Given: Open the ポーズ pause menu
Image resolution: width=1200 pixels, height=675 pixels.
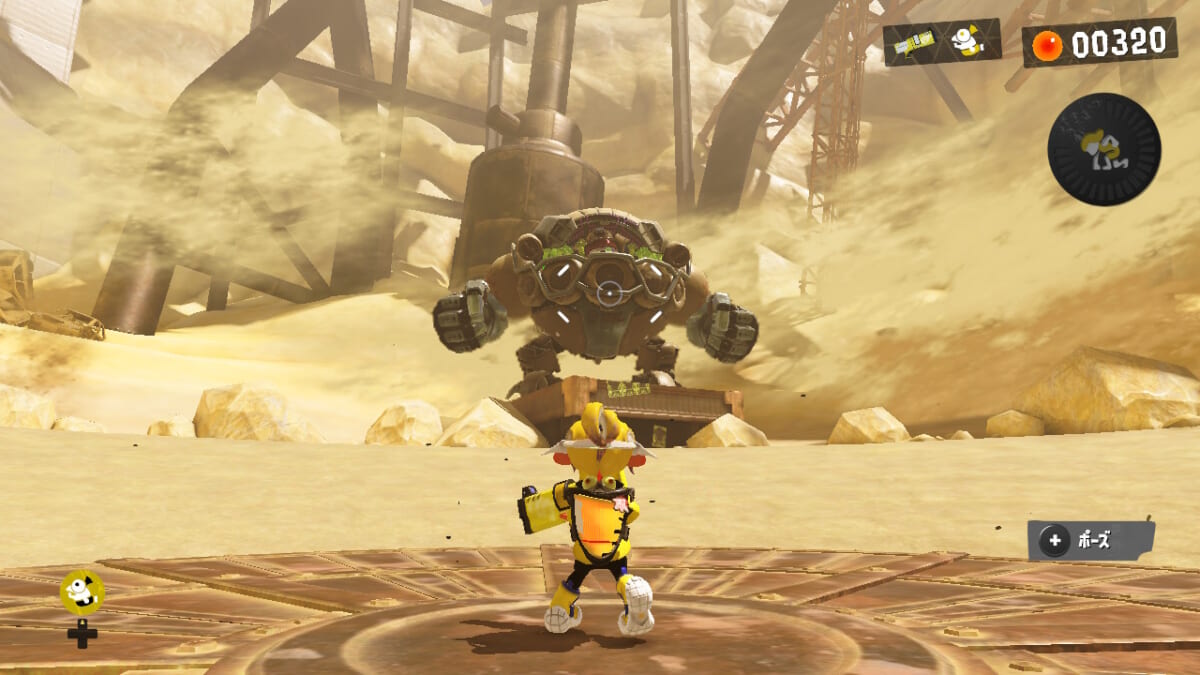Looking at the screenshot, I should [1090, 541].
